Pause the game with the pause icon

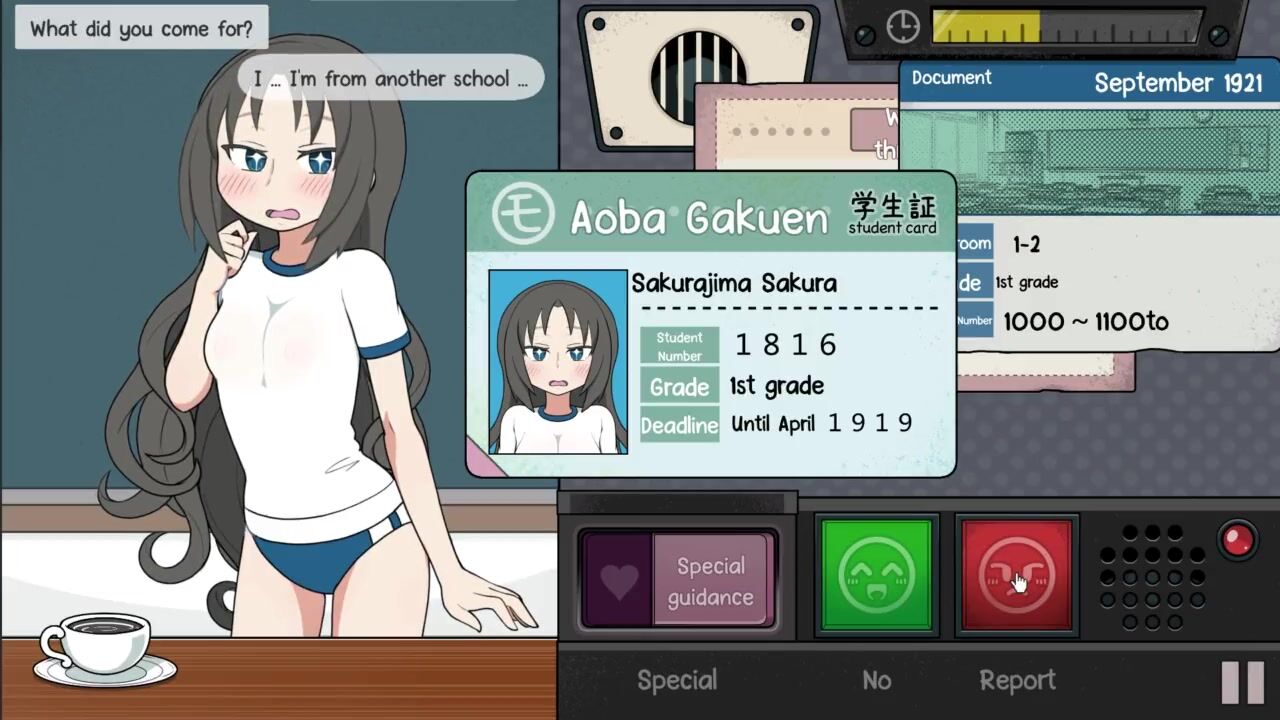[1243, 682]
